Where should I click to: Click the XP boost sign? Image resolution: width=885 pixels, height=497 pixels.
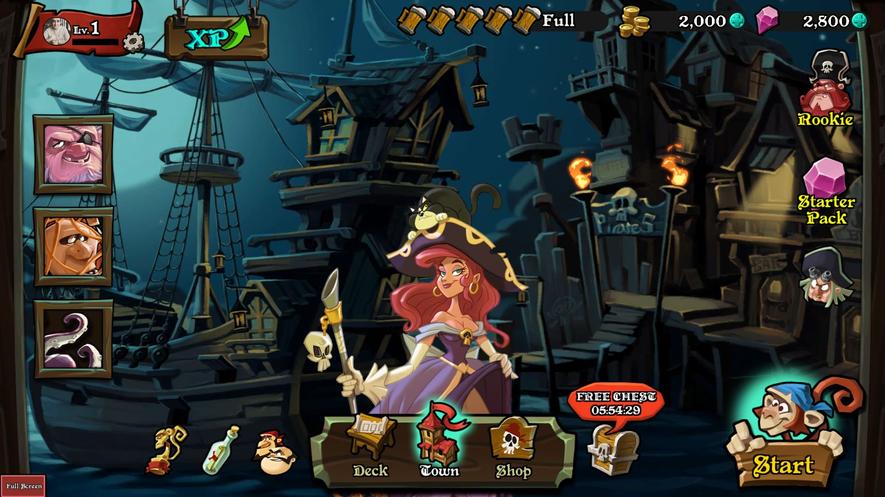coord(216,38)
